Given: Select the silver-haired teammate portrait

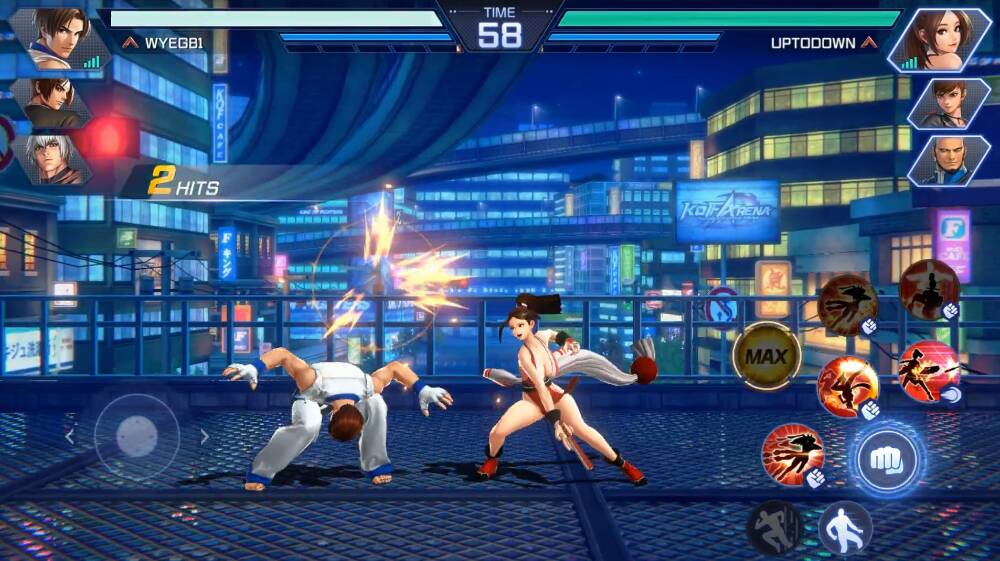Looking at the screenshot, I should [52, 158].
